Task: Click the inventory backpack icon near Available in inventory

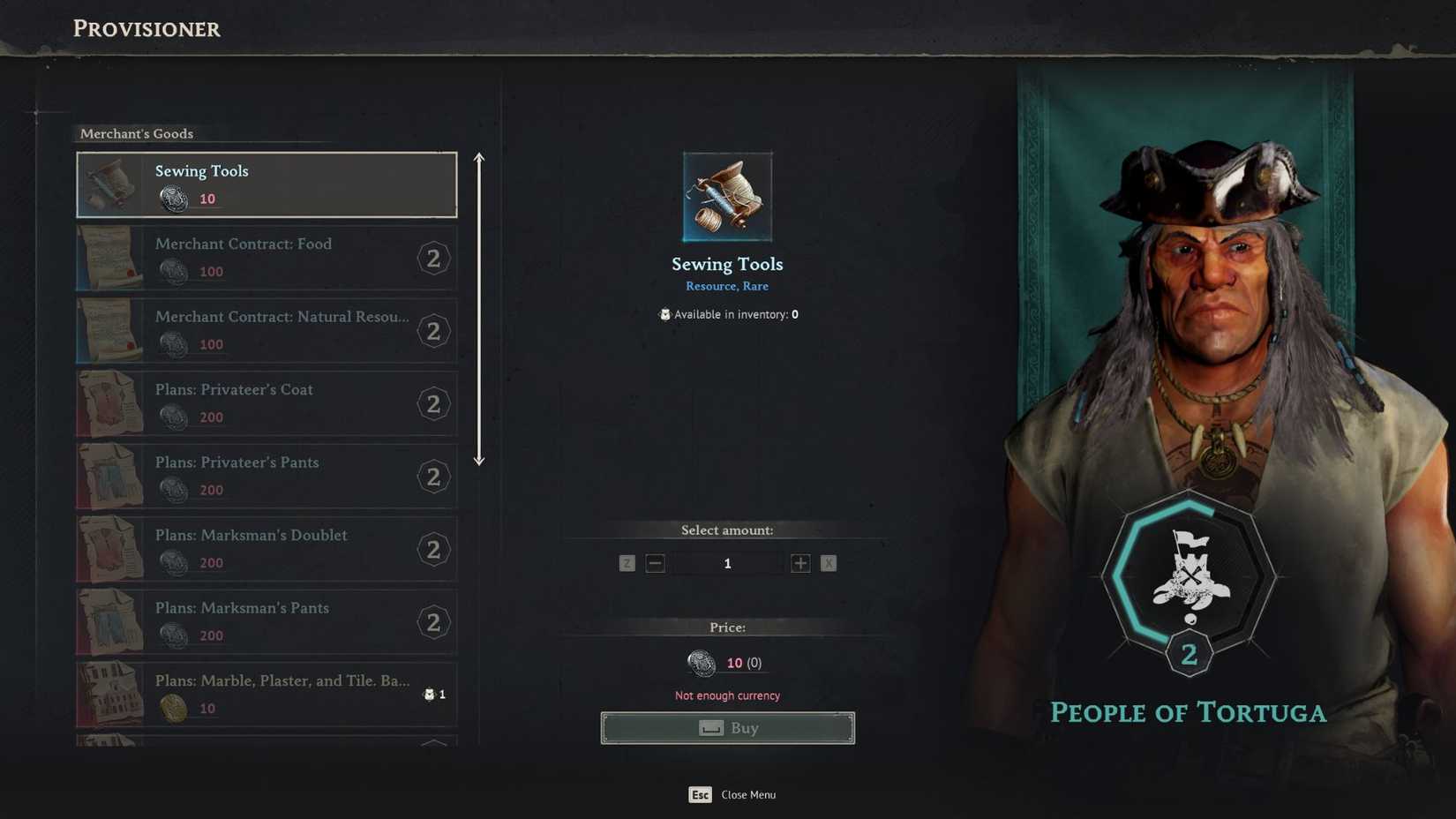Action: [x=664, y=314]
